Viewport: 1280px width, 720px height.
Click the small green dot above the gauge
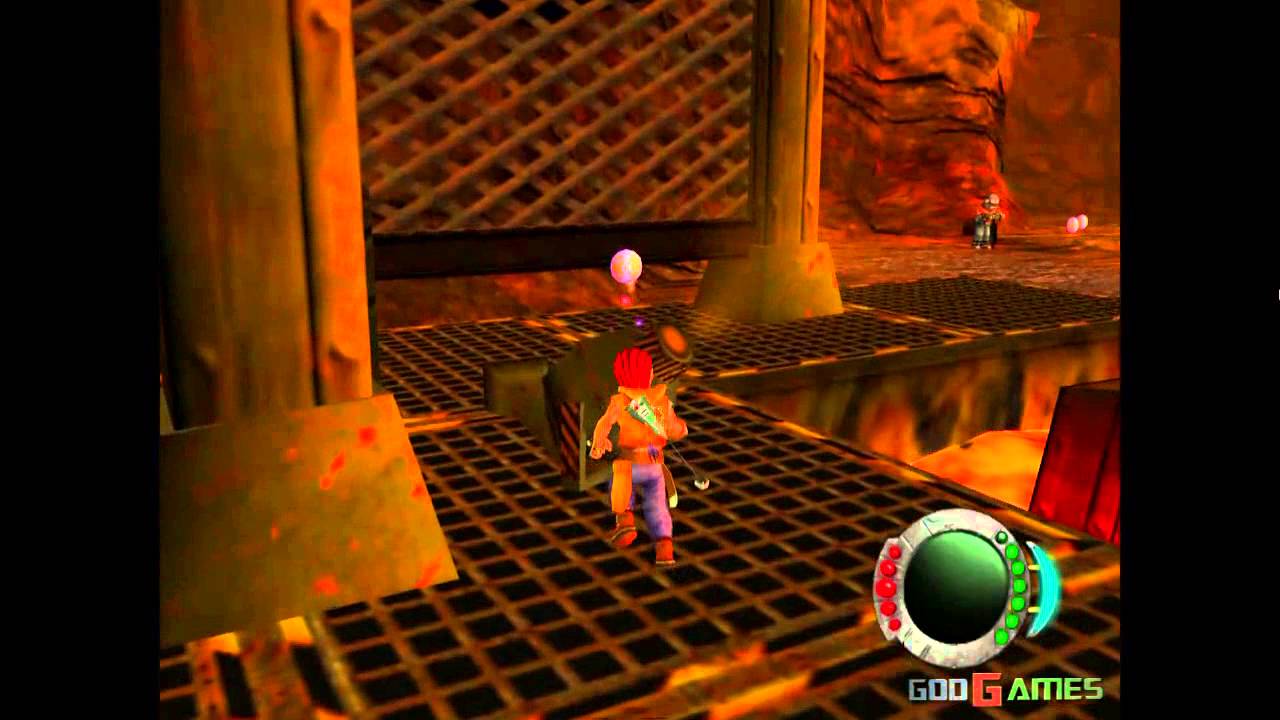pos(1001,537)
